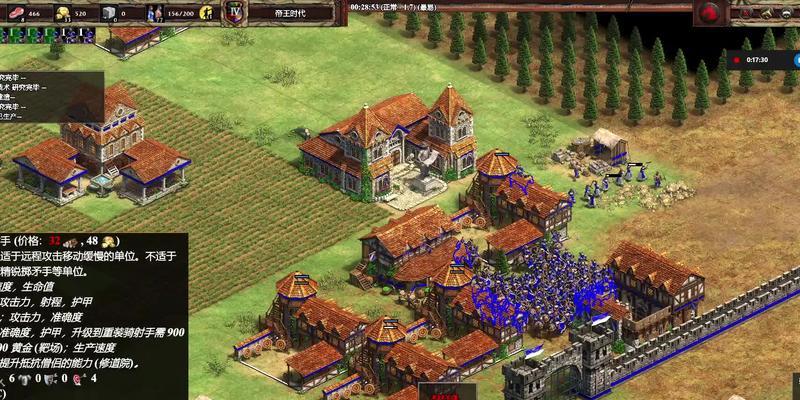Click the crossed-swords icon in top-right bar
The image size is (800, 400).
point(746,13)
